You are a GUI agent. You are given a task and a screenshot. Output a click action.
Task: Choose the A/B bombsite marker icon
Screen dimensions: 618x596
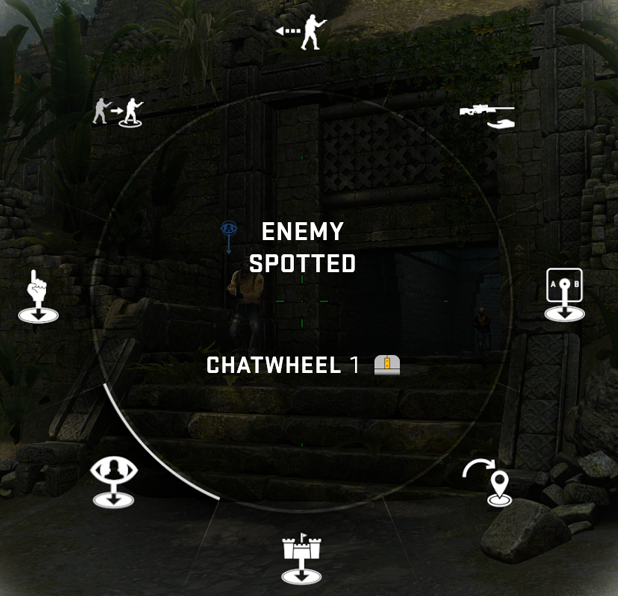tap(564, 295)
